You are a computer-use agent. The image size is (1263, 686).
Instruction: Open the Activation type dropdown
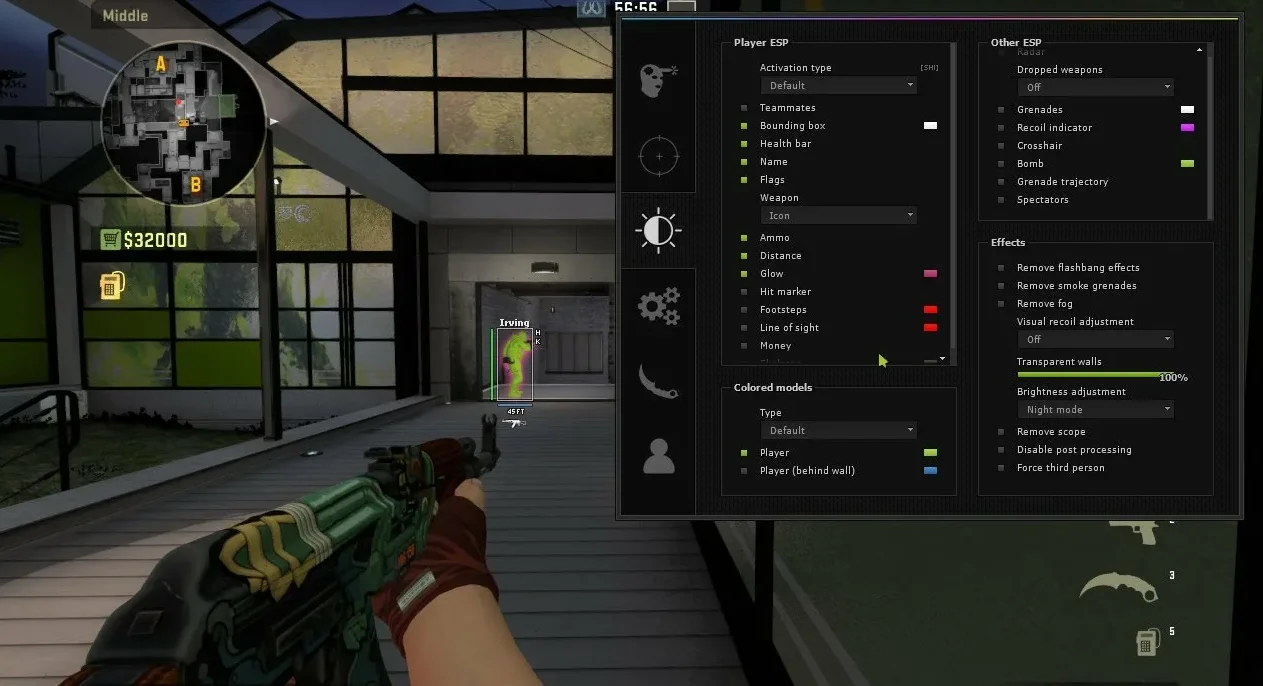click(x=841, y=86)
